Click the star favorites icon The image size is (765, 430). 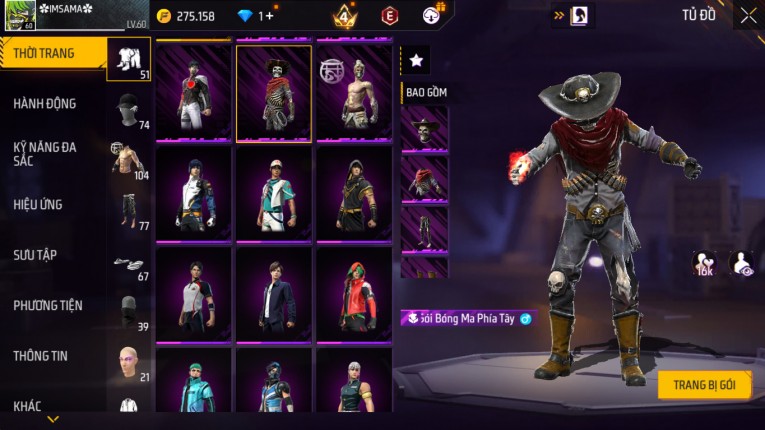click(416, 61)
